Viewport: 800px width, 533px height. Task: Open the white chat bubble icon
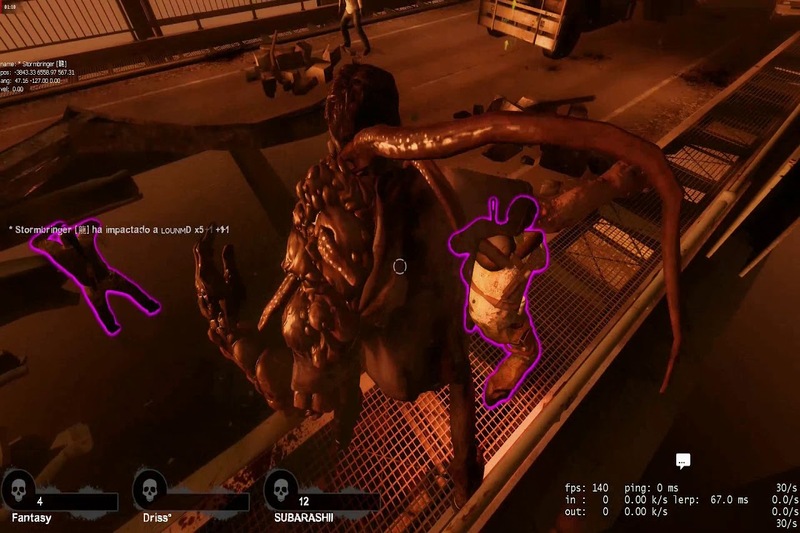pos(683,462)
